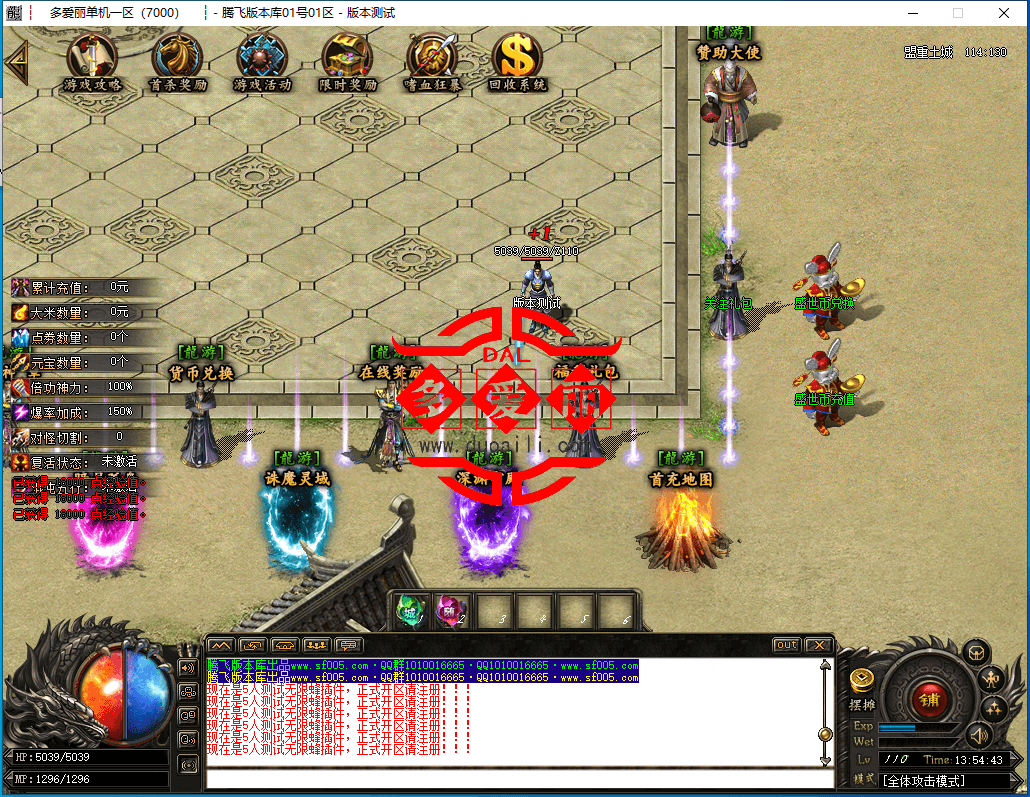Click the chat scrollbar down arrow
This screenshot has height=797, width=1030.
825,760
